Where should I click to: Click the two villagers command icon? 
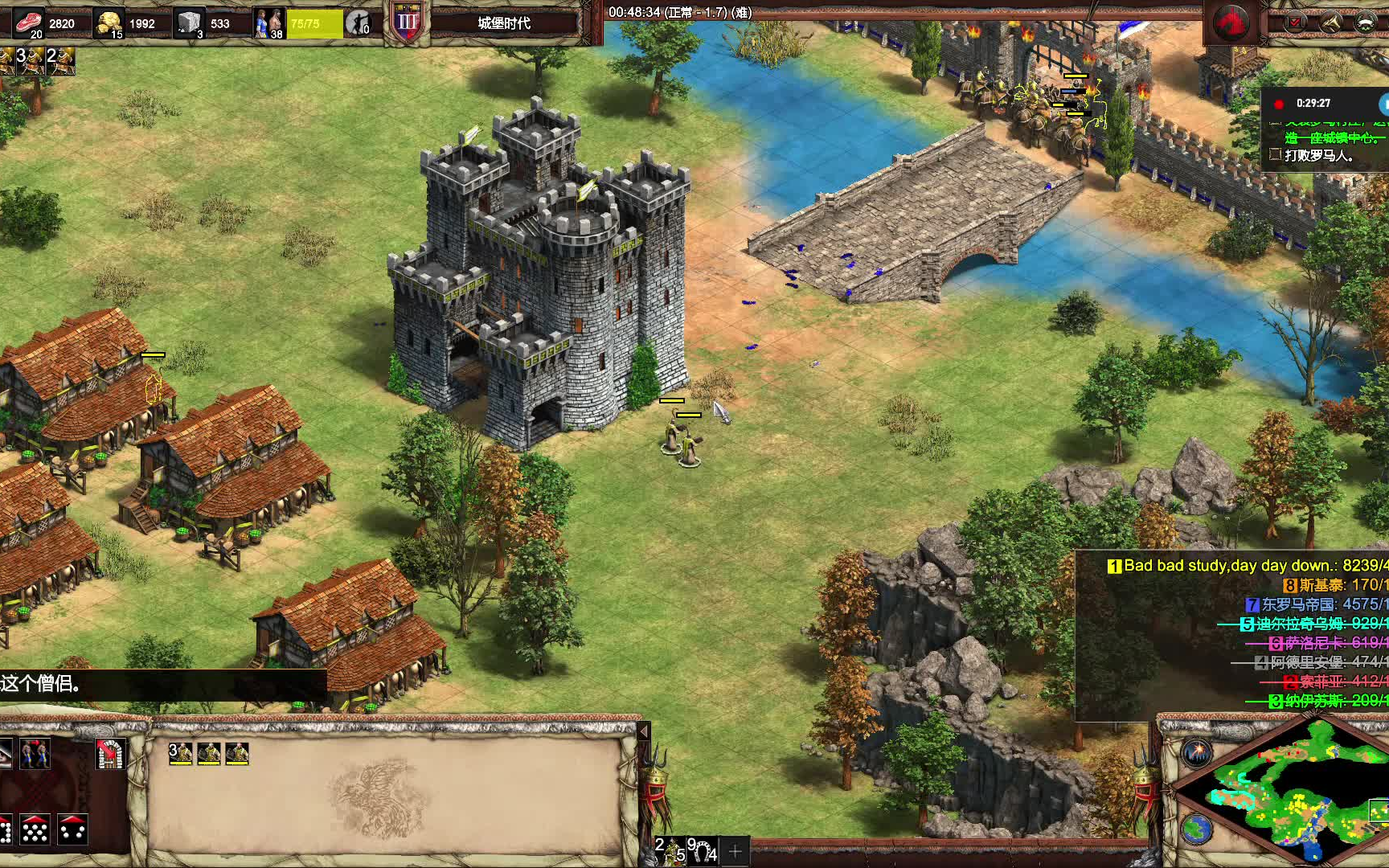coord(35,754)
